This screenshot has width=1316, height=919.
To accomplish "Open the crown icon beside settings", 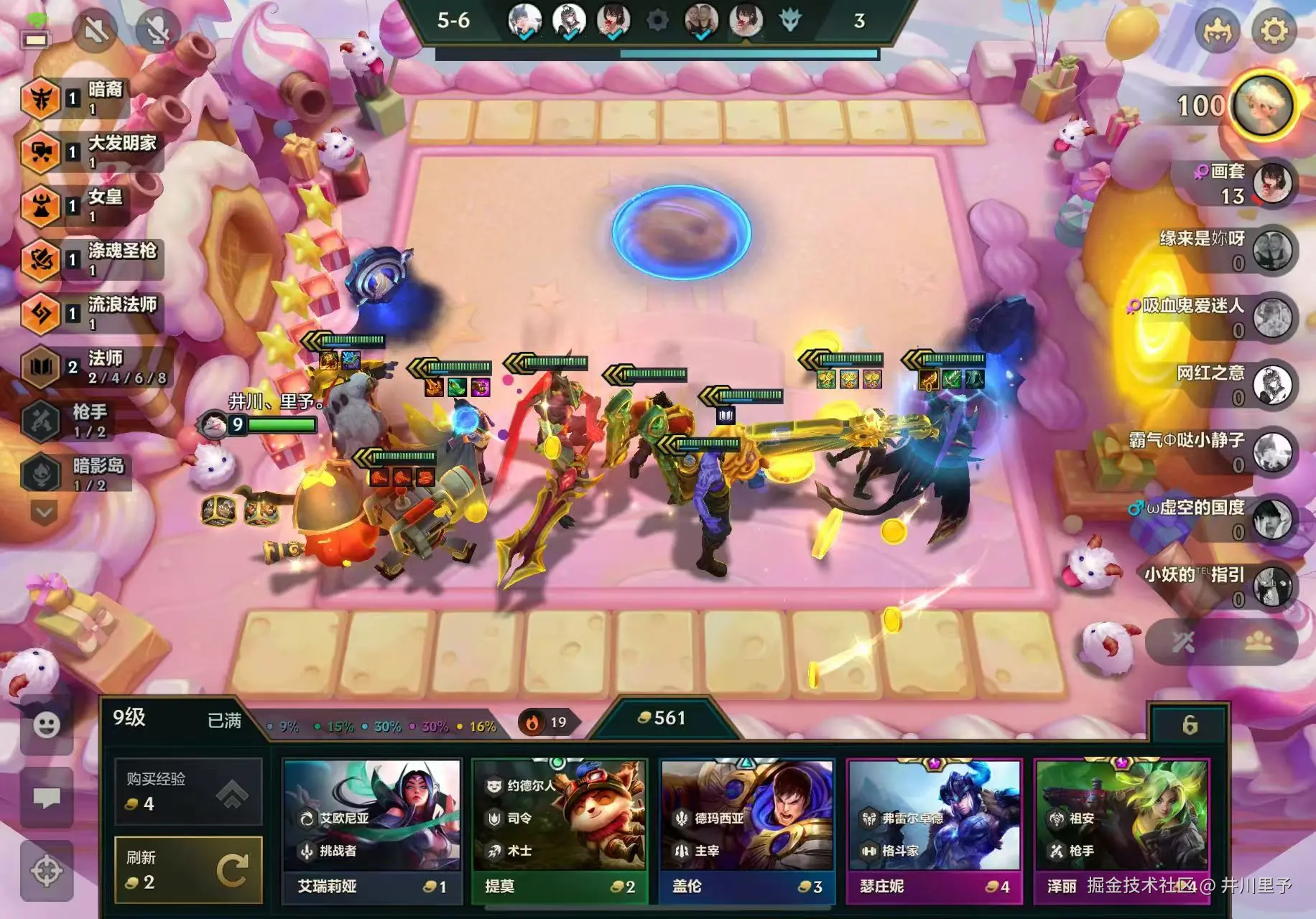I will coord(1217,31).
